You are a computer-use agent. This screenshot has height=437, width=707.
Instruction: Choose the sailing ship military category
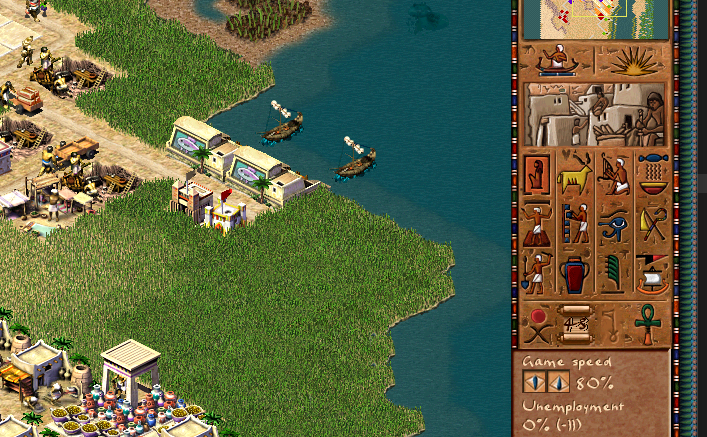click(x=652, y=272)
